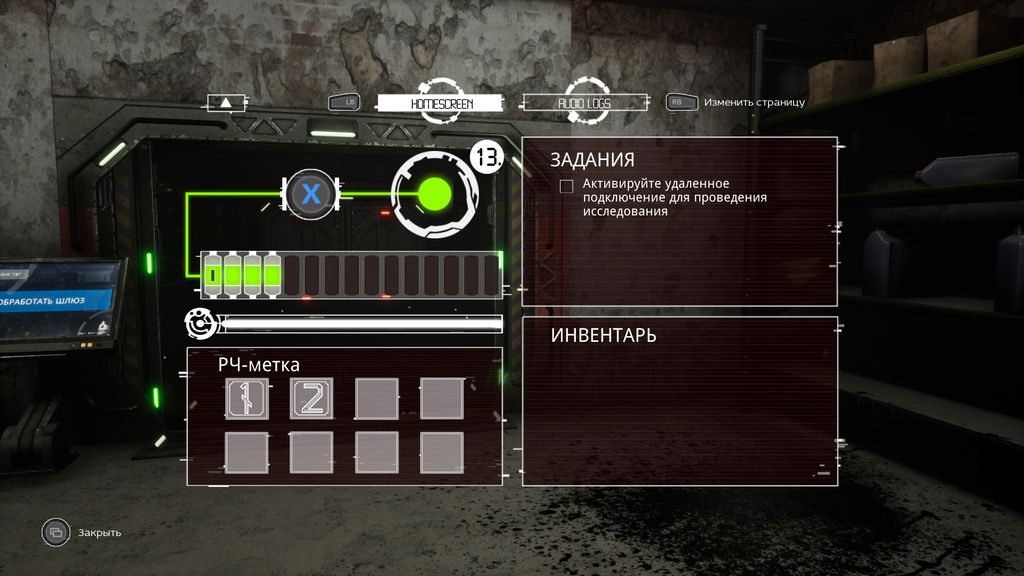The width and height of the screenshot is (1024, 576).
Task: Toggle the remote connection task checkbox
Action: (x=567, y=185)
